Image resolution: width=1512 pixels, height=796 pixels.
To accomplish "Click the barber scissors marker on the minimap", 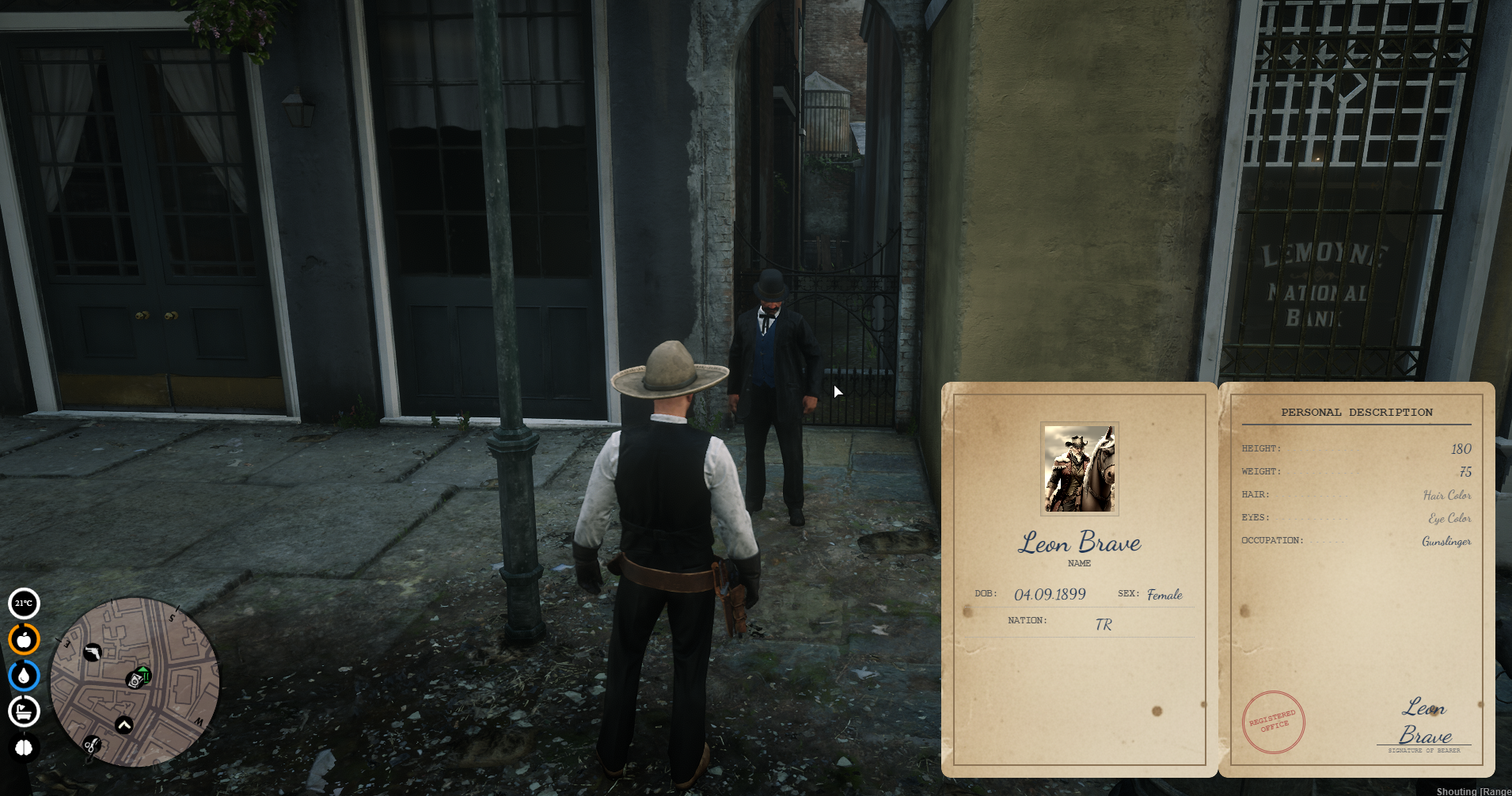I will (92, 745).
